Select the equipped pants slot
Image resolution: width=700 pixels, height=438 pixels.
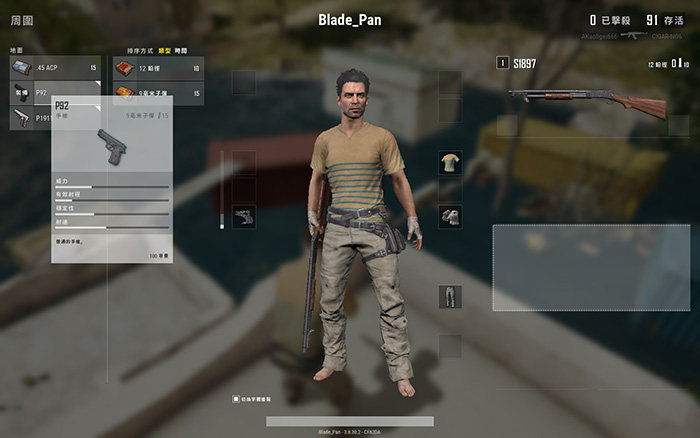coord(450,296)
